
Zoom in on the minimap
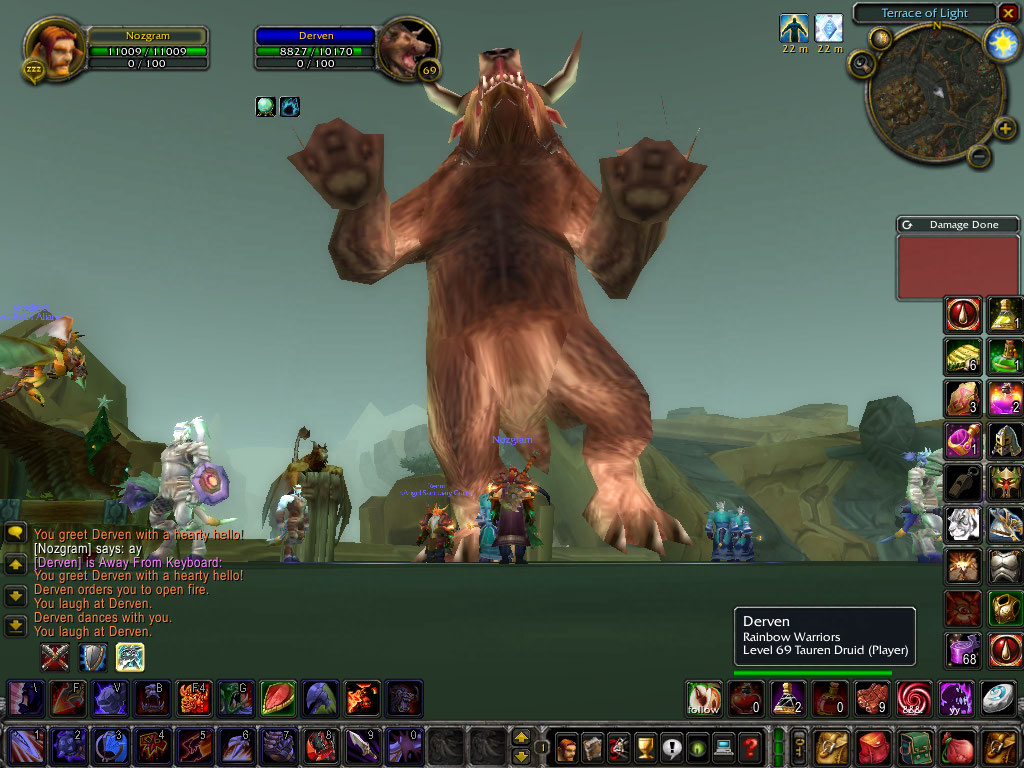(x=1004, y=128)
